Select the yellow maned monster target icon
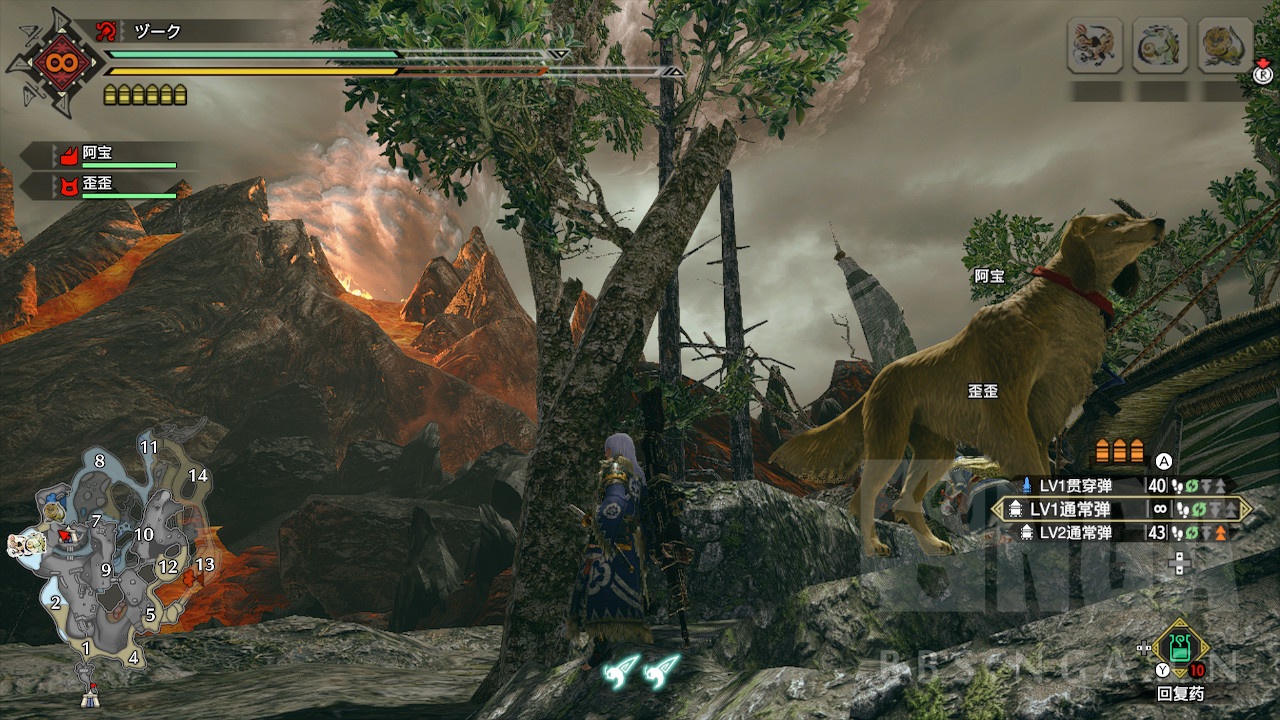 [x=1225, y=45]
